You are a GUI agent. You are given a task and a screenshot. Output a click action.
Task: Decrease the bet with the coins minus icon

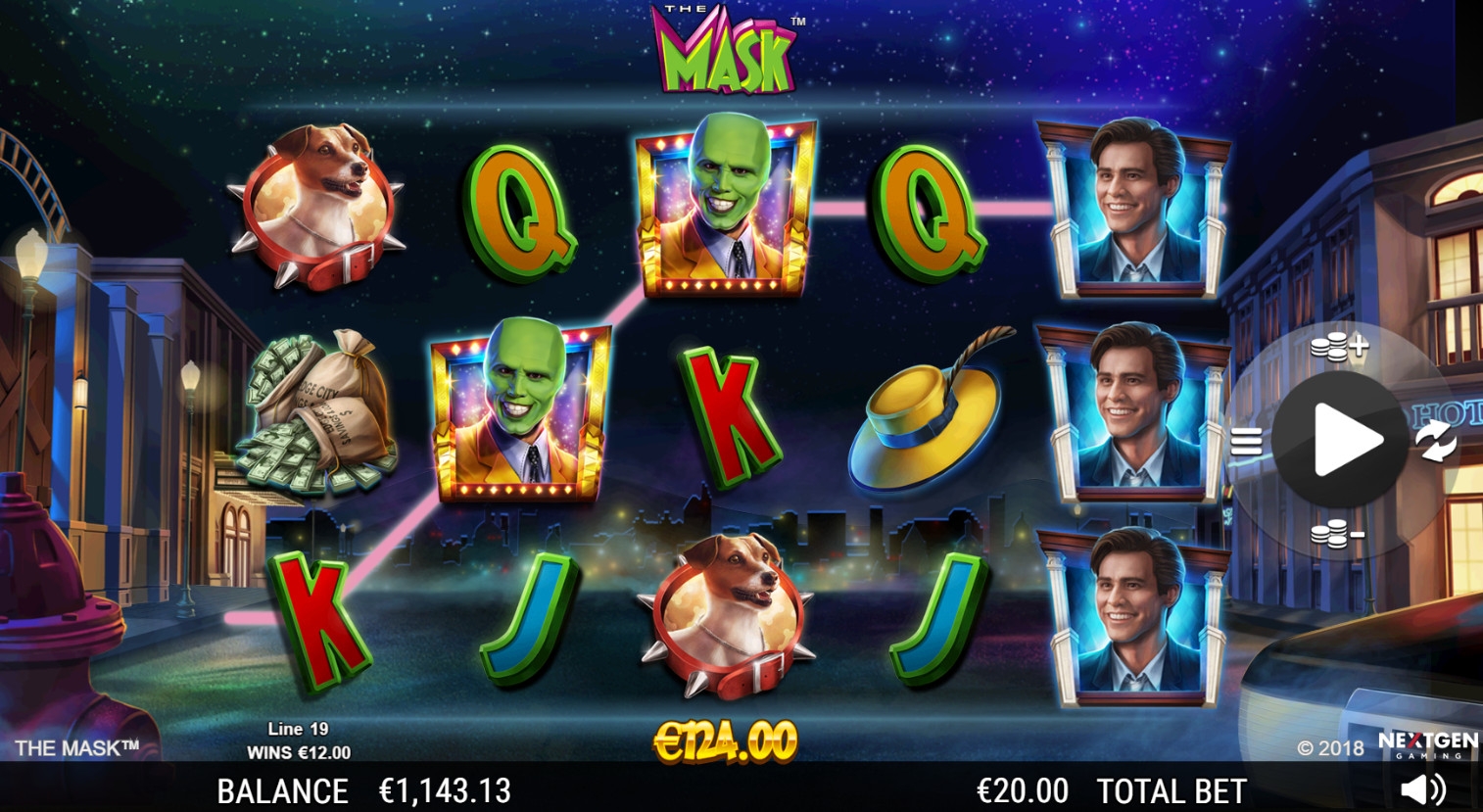1337,534
